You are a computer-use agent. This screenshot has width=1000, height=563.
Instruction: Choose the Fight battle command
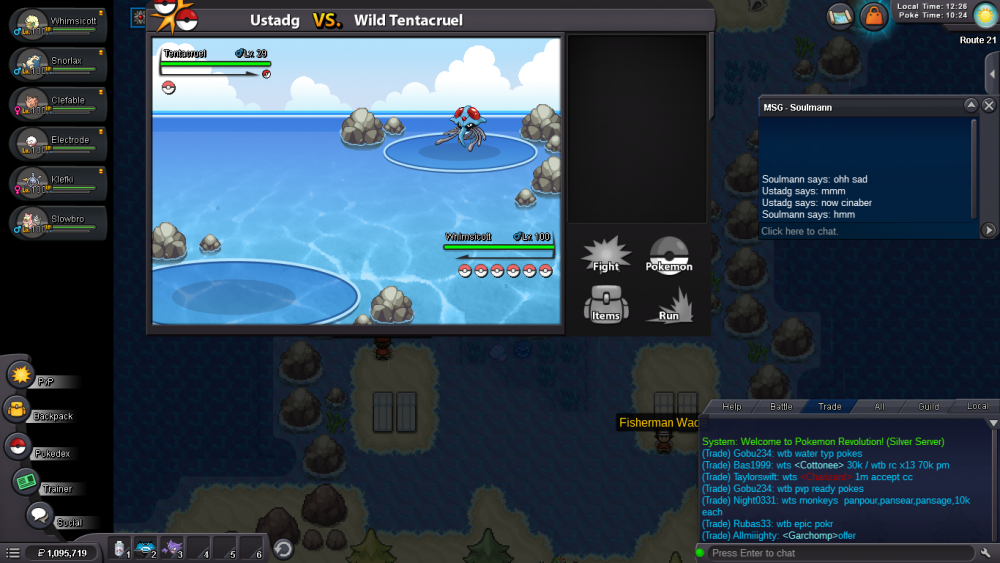(606, 254)
